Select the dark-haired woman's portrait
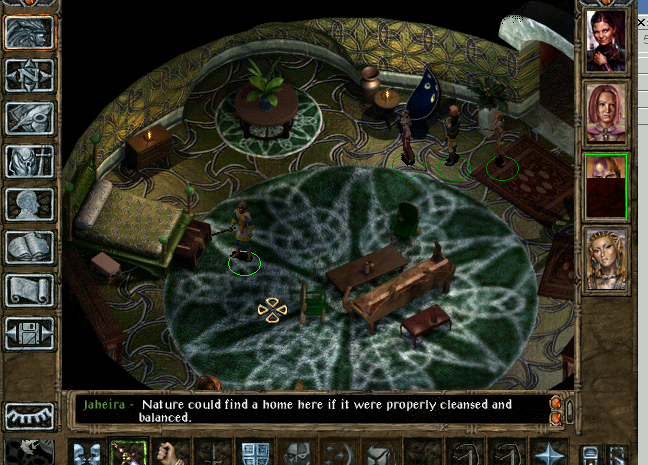Image resolution: width=648 pixels, height=465 pixels. tap(606, 41)
